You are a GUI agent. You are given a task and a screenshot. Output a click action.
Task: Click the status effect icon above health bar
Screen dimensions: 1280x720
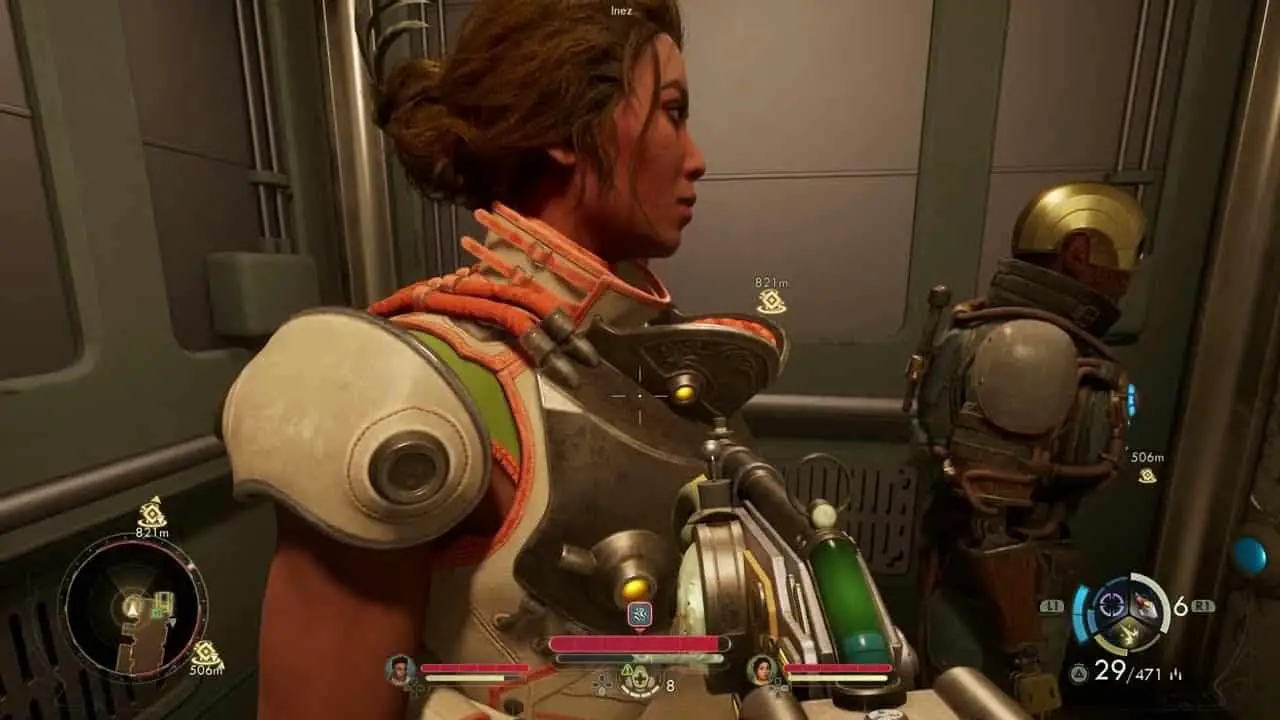[640, 614]
